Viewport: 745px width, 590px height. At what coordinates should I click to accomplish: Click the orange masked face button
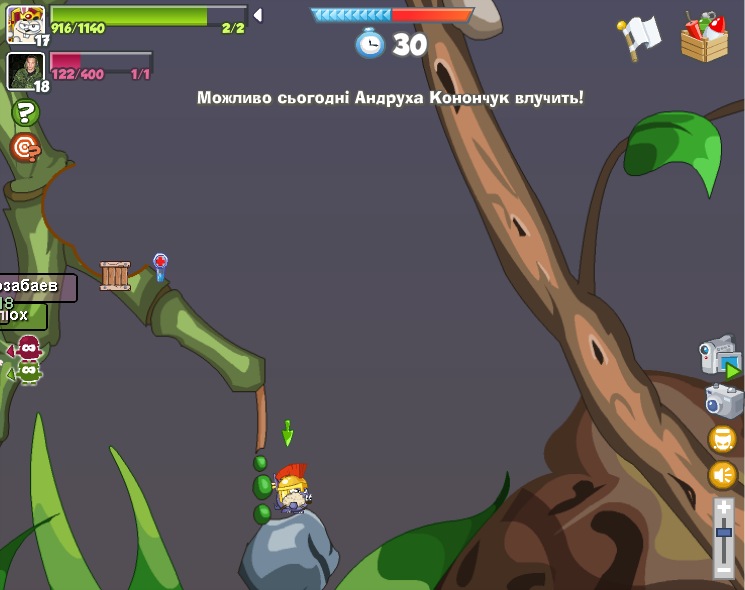coord(722,439)
